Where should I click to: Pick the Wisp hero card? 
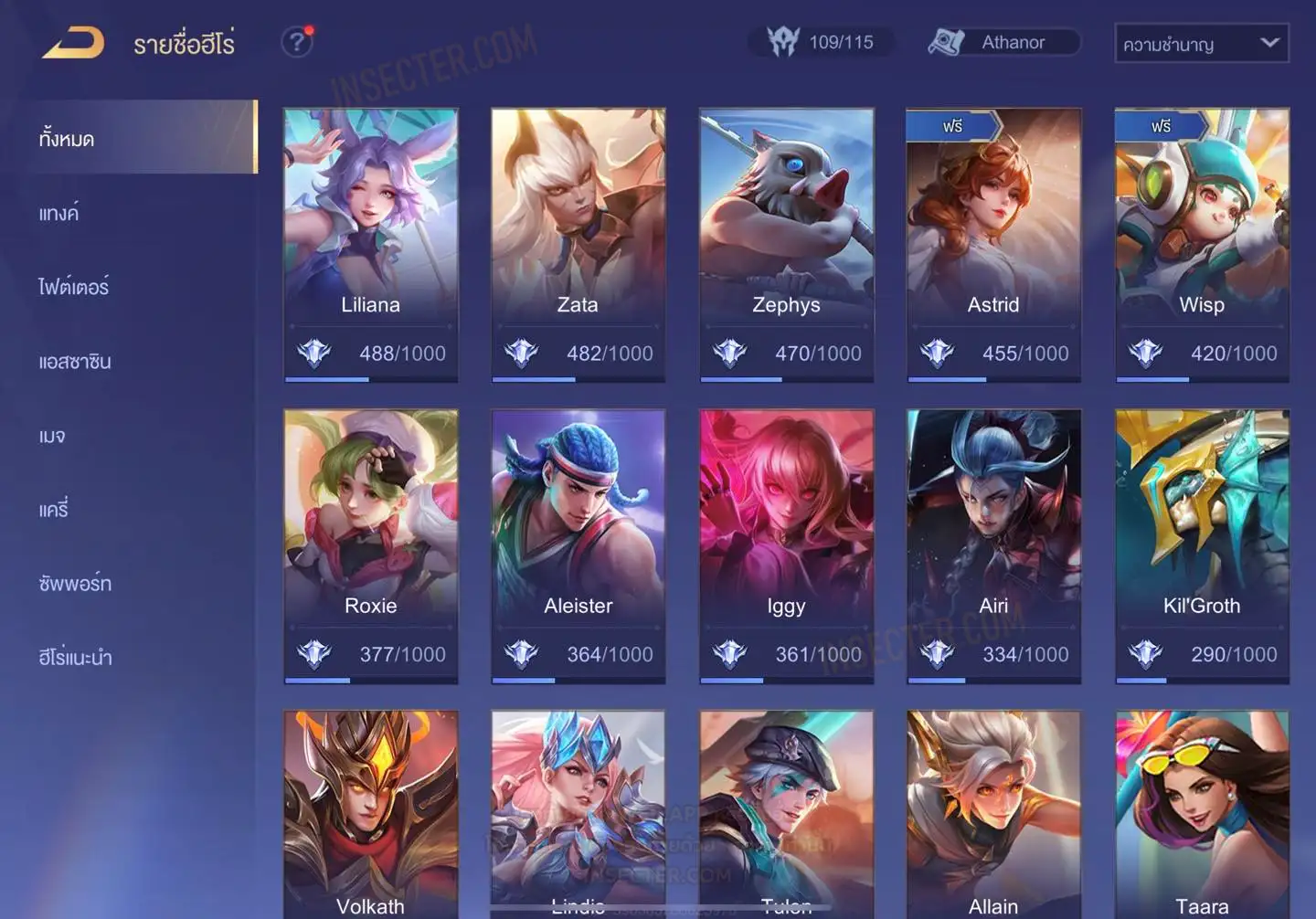point(1202,244)
